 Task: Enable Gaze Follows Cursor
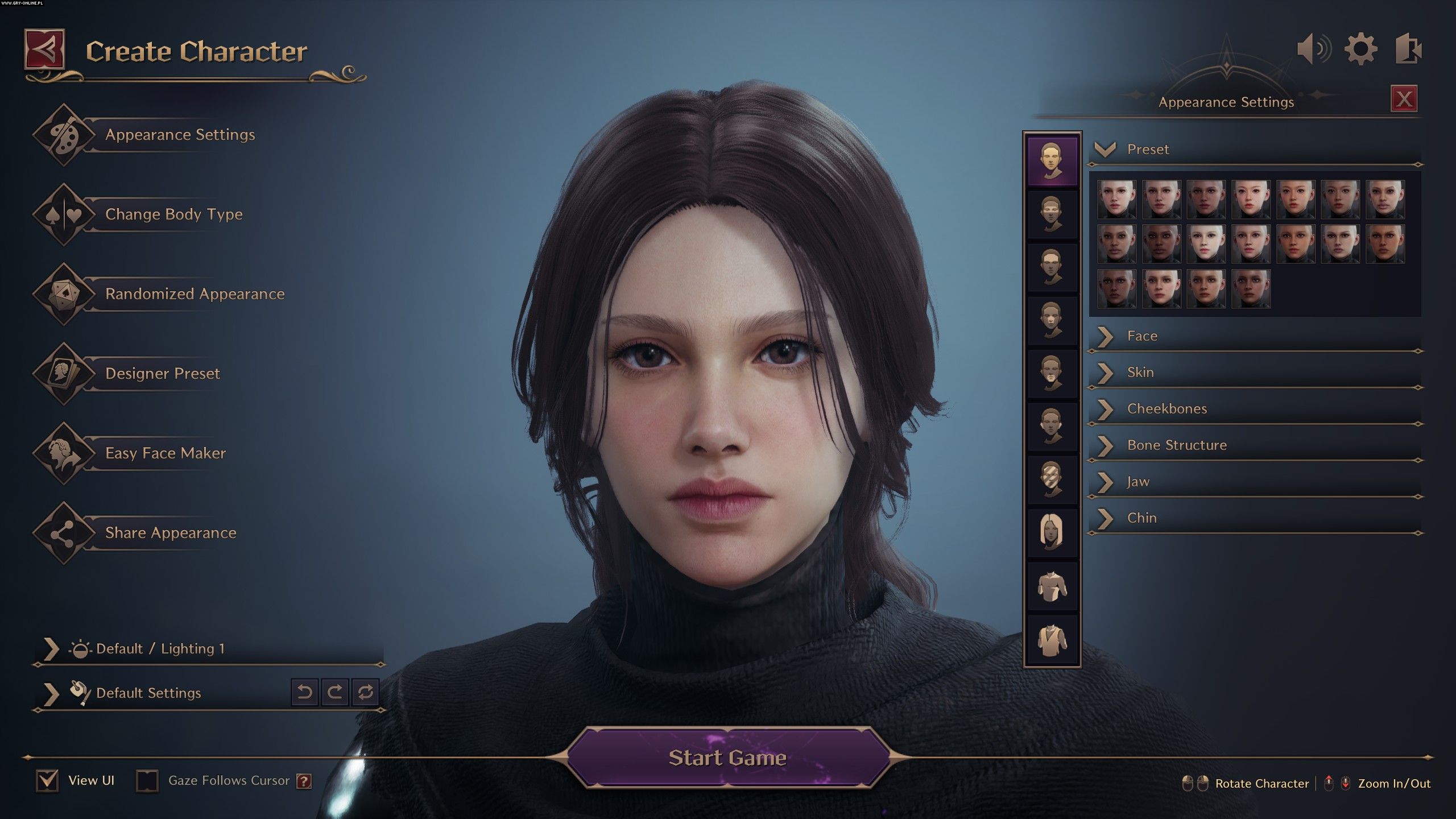click(147, 781)
